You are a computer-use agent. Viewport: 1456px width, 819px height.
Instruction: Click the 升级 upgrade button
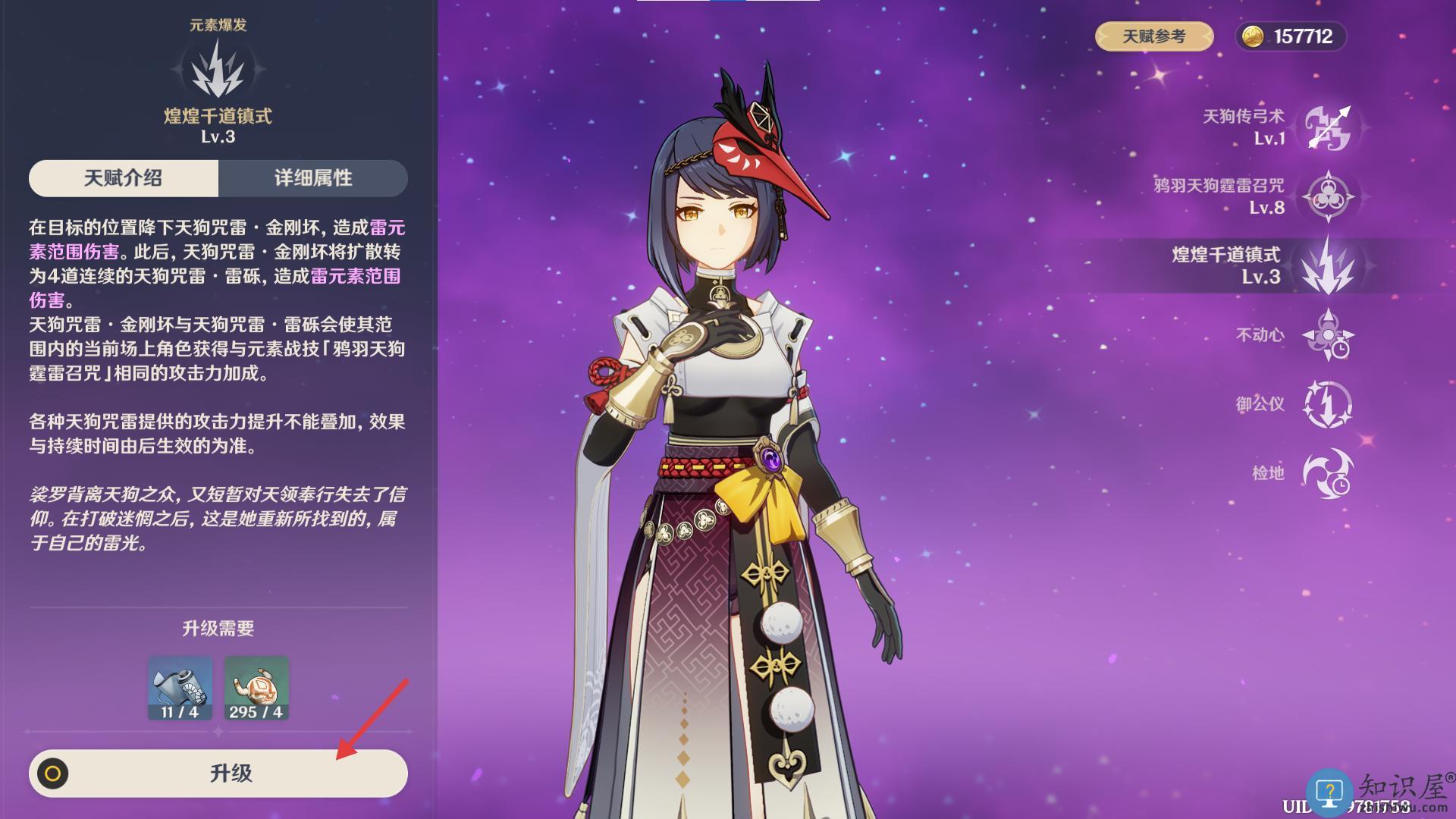[218, 773]
